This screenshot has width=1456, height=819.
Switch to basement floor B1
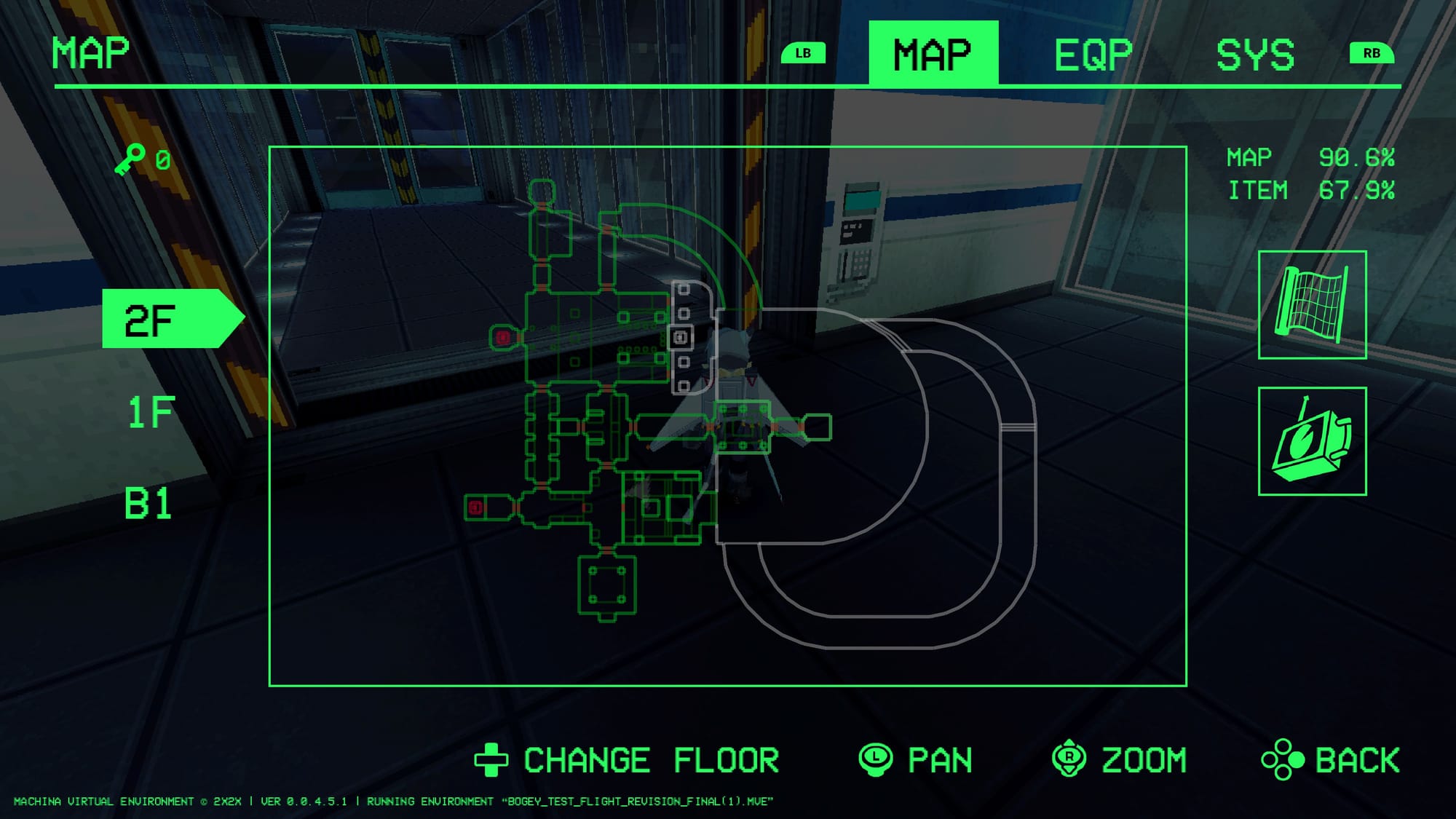pos(148,503)
